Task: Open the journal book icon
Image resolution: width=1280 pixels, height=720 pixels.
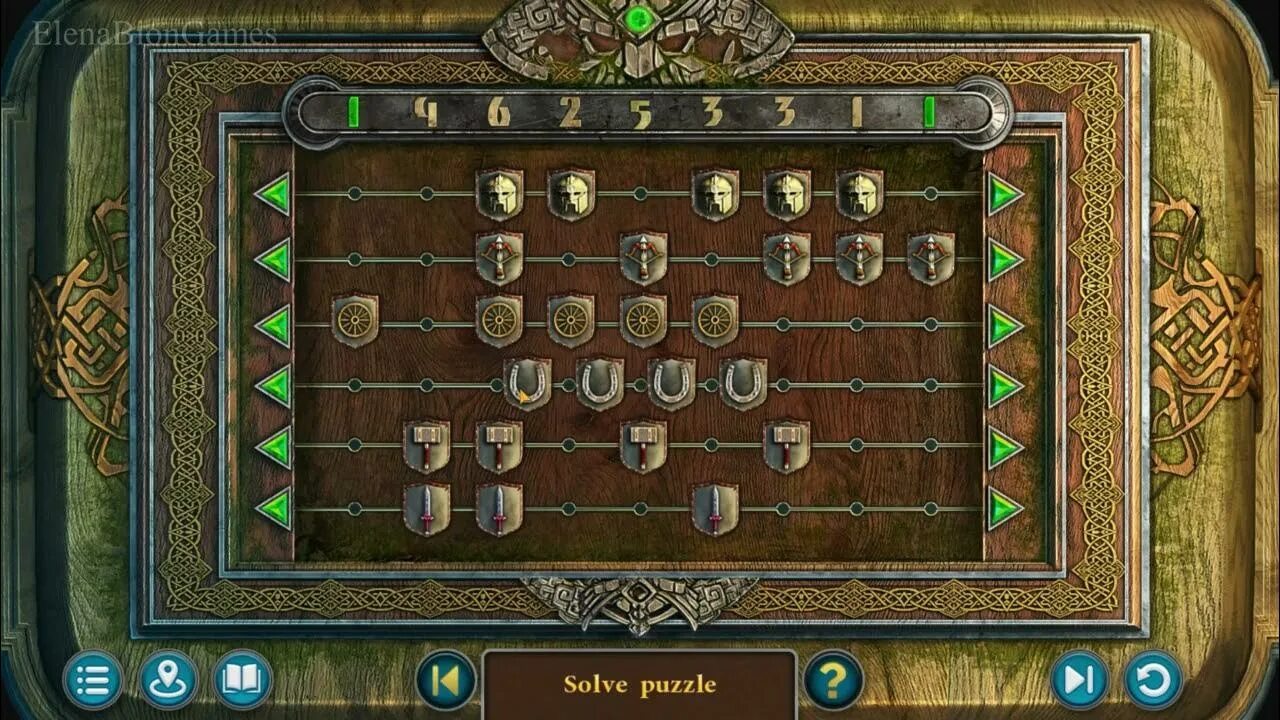Action: (x=242, y=681)
